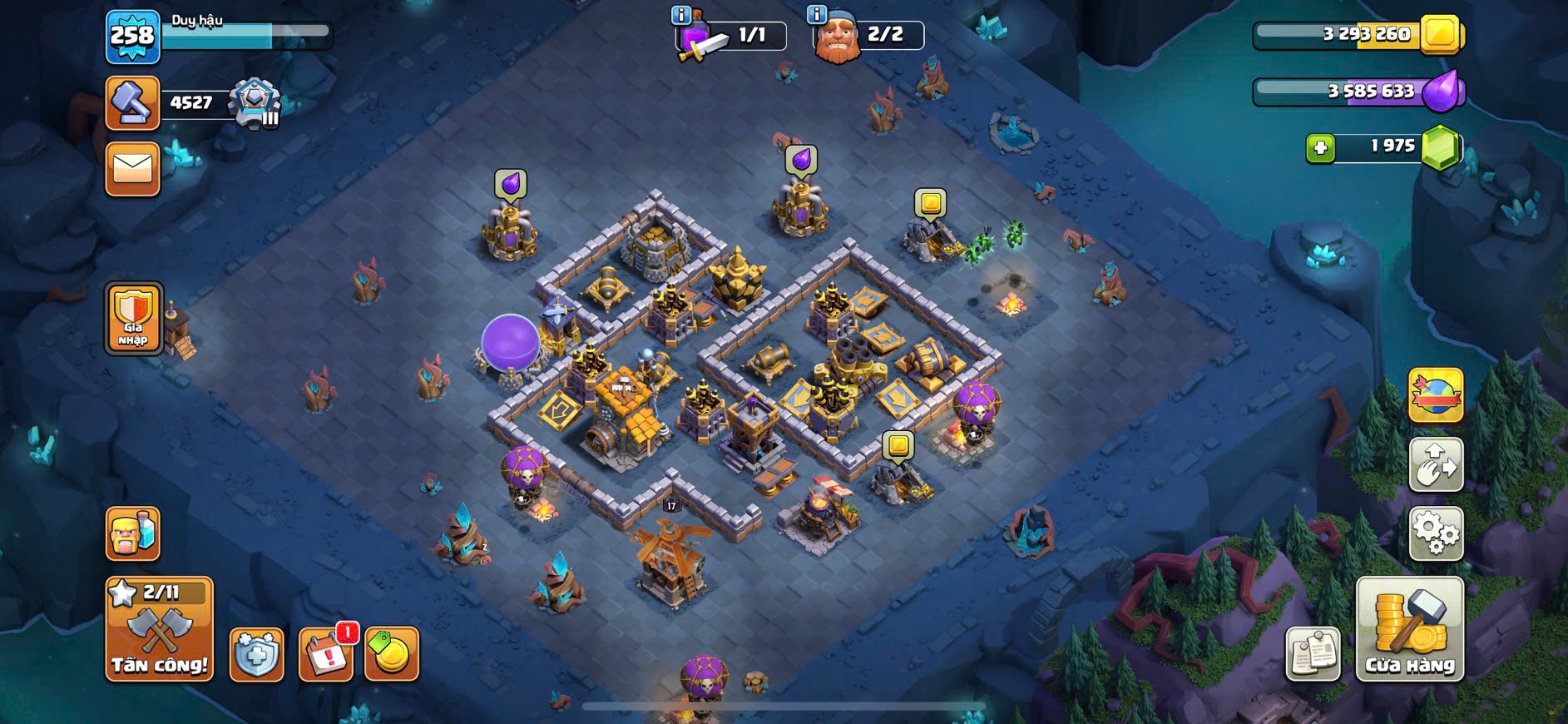Open the shield protection button
The width and height of the screenshot is (1568, 724).
[x=256, y=654]
